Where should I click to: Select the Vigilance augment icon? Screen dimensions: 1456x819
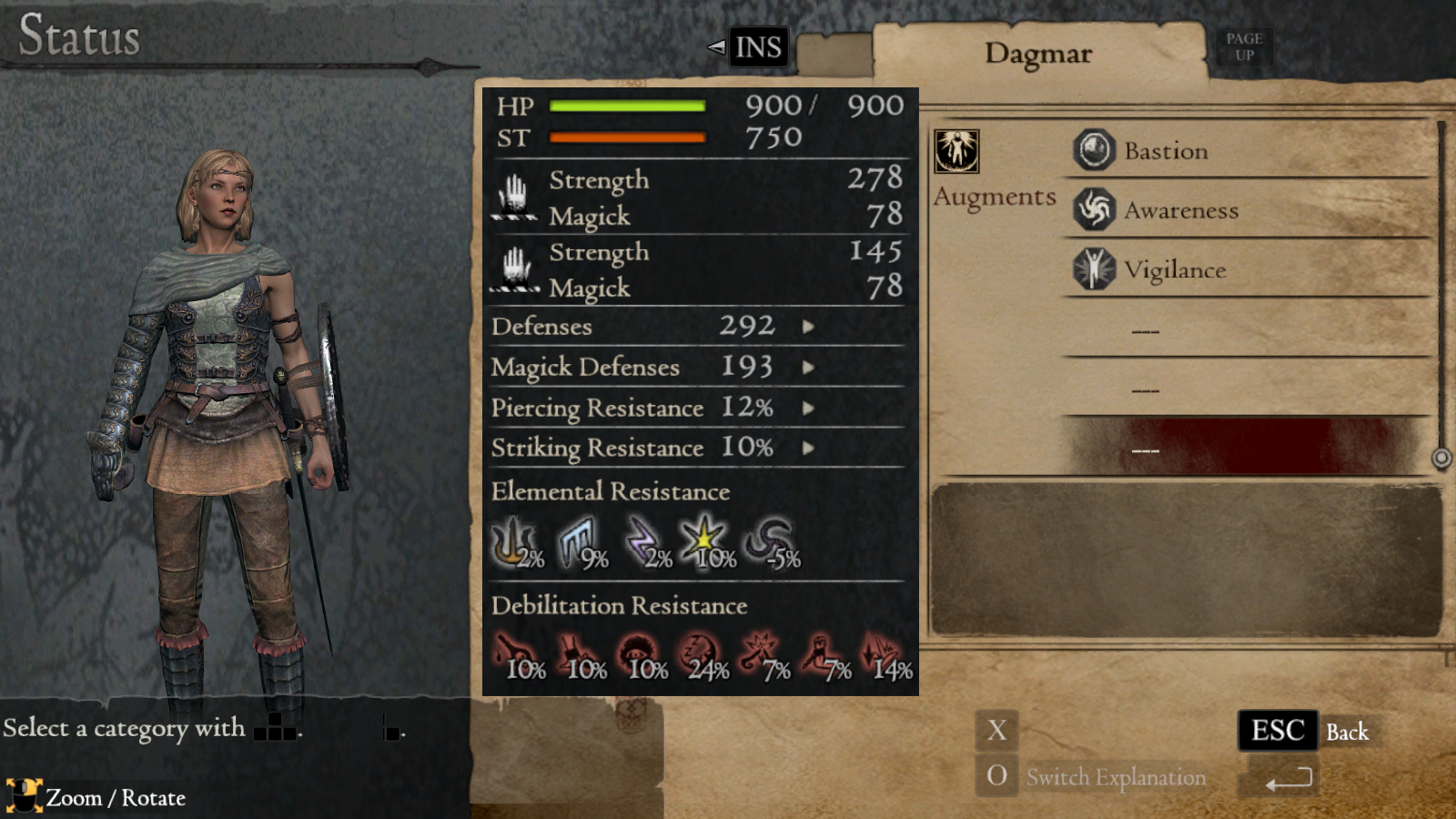[x=1093, y=268]
